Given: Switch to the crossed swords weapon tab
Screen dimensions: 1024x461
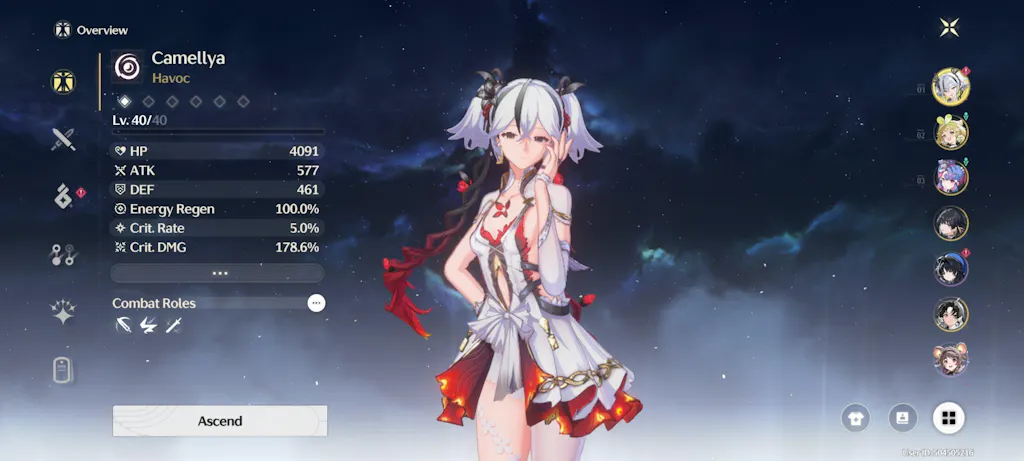Looking at the screenshot, I should (x=64, y=139).
